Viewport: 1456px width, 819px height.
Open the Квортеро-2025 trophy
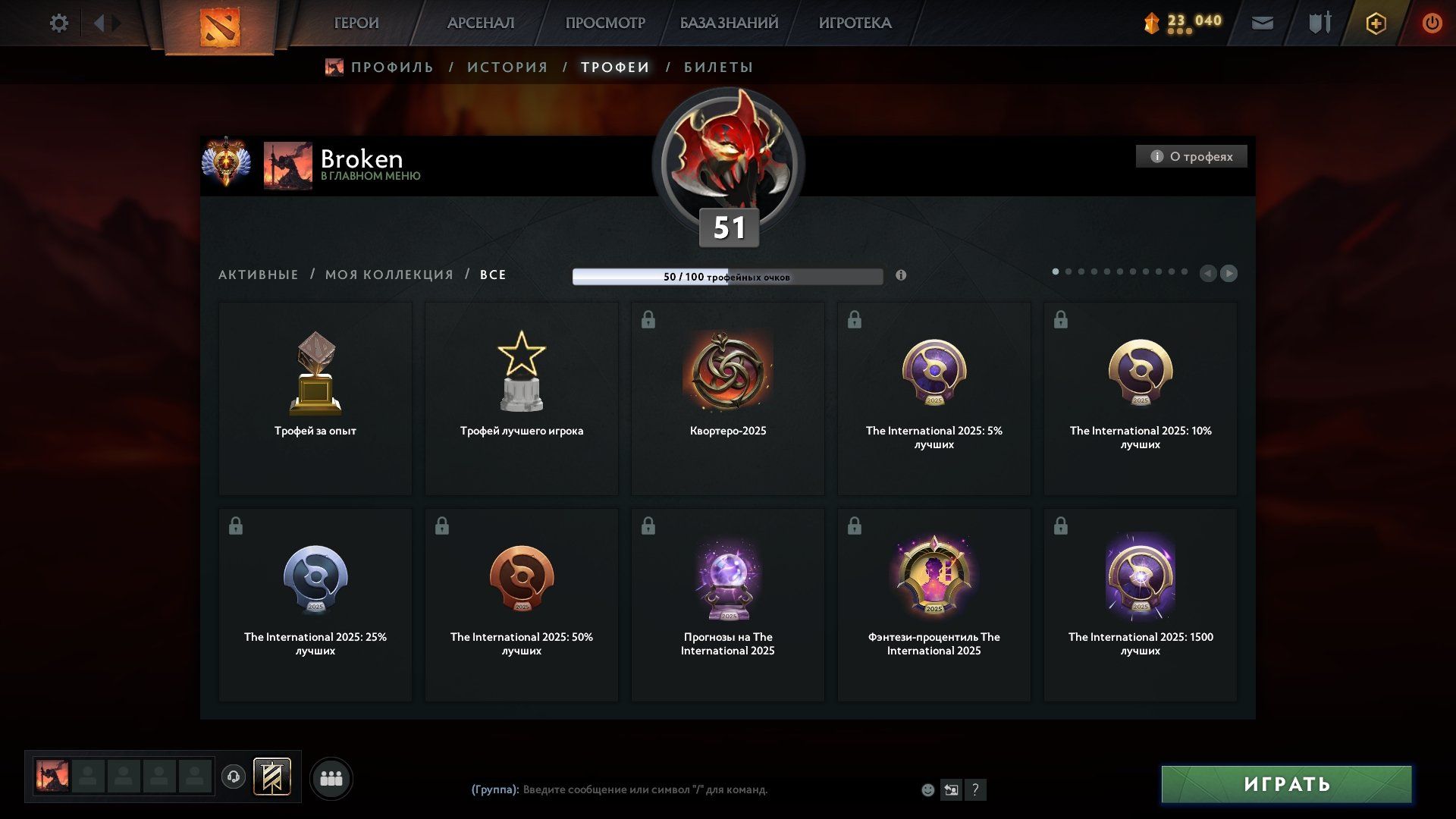pyautogui.click(x=728, y=398)
